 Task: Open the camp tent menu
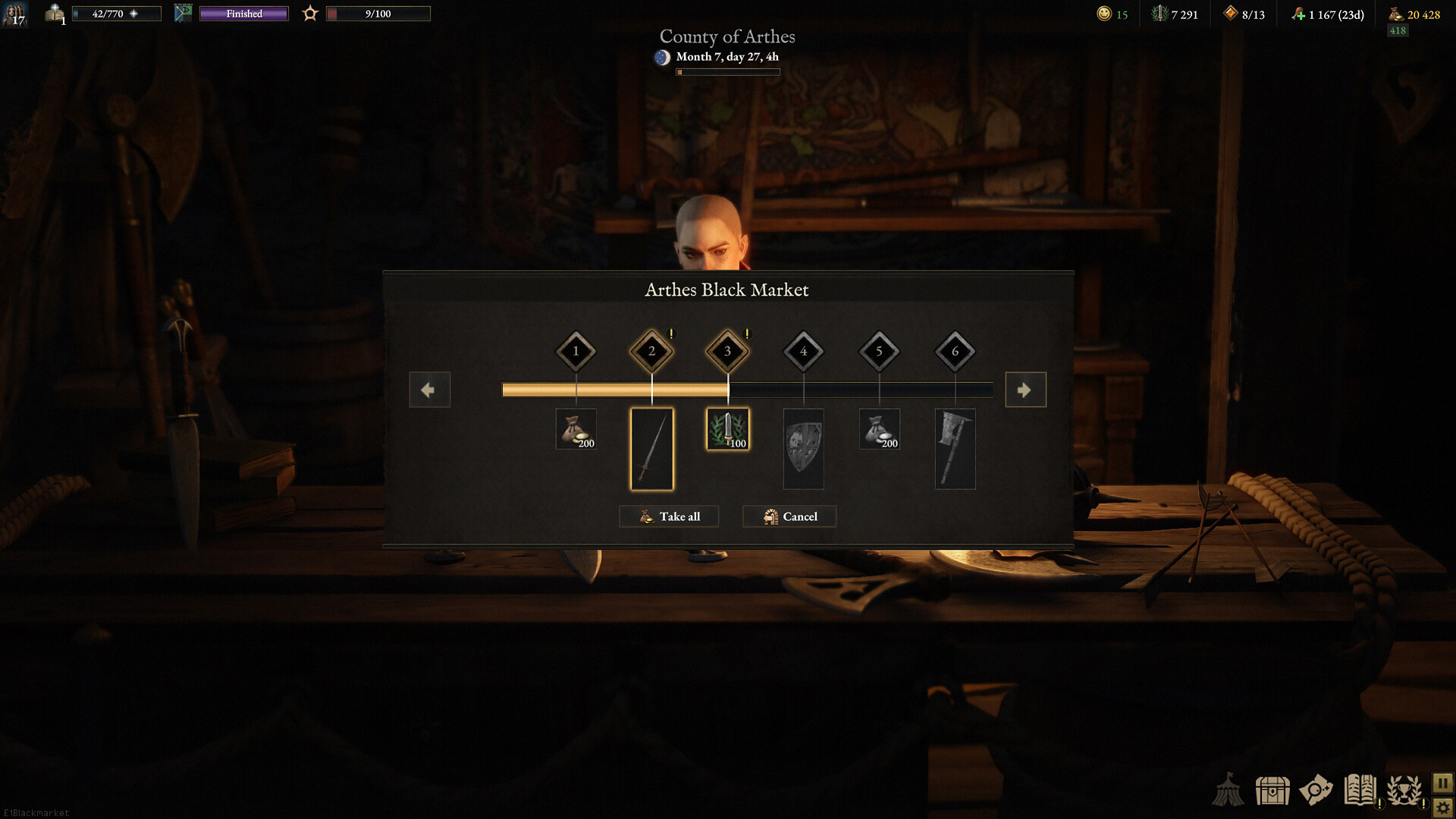(x=1228, y=790)
